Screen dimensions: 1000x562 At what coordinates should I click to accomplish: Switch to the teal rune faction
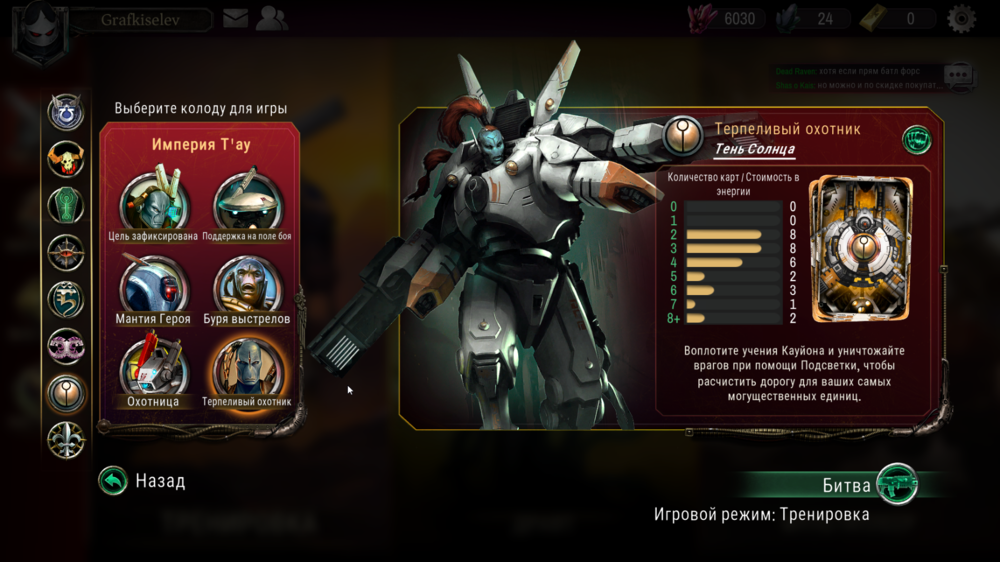[x=66, y=299]
